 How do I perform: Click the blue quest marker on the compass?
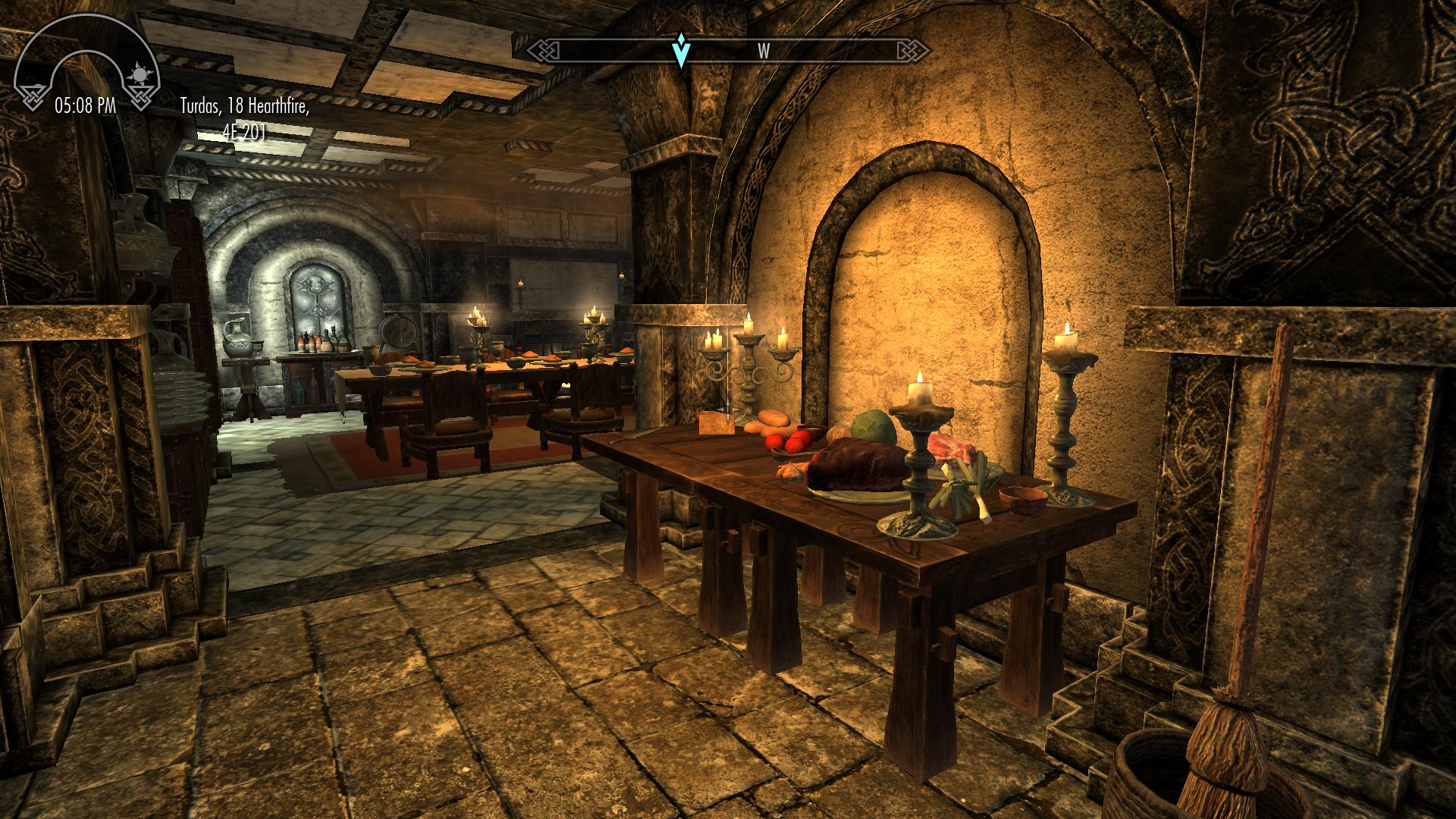(682, 50)
